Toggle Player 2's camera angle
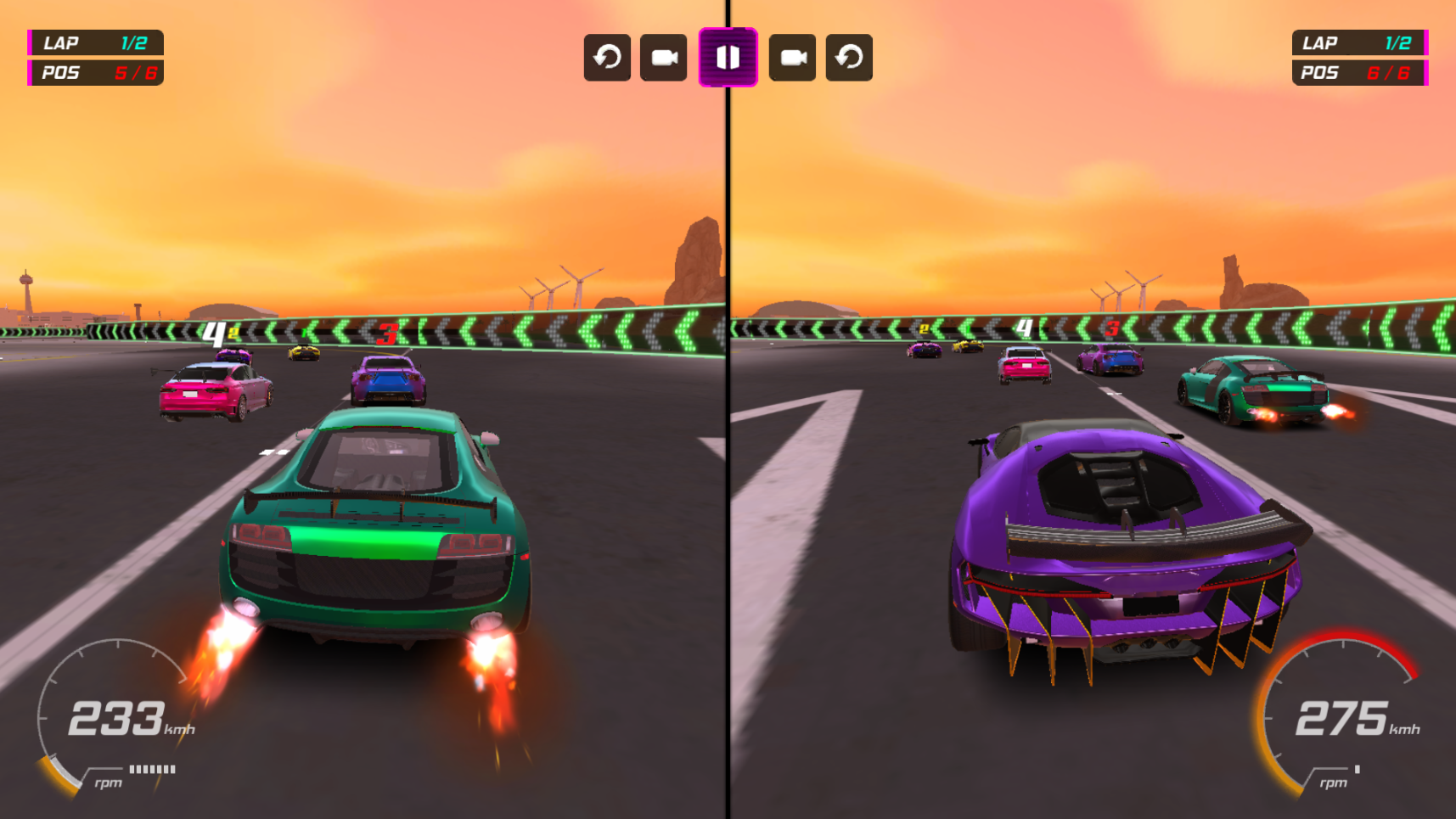Viewport: 1456px width, 819px height. coord(792,57)
